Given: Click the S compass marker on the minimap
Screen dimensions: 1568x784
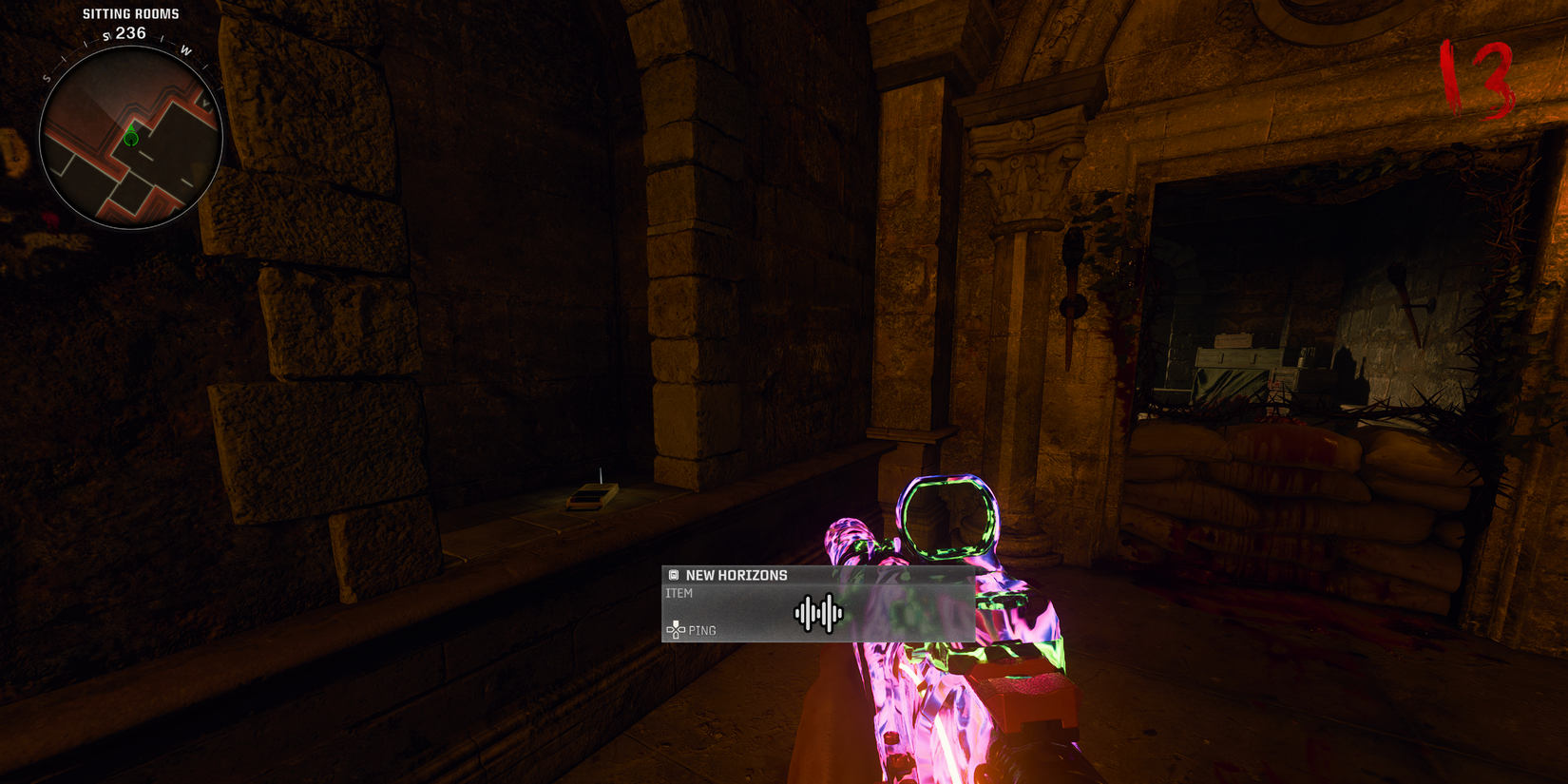Looking at the screenshot, I should coord(47,79).
